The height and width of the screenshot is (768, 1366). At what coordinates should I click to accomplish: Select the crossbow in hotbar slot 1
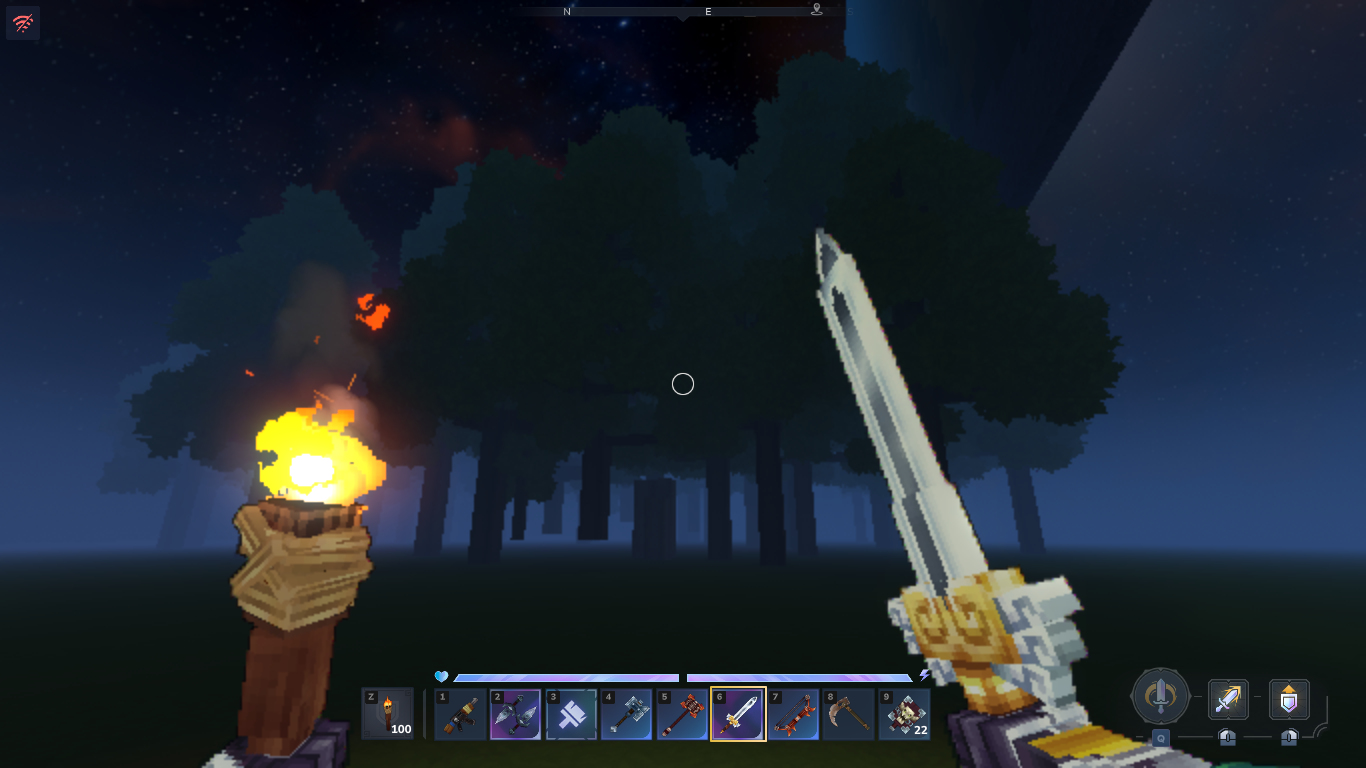tap(461, 714)
